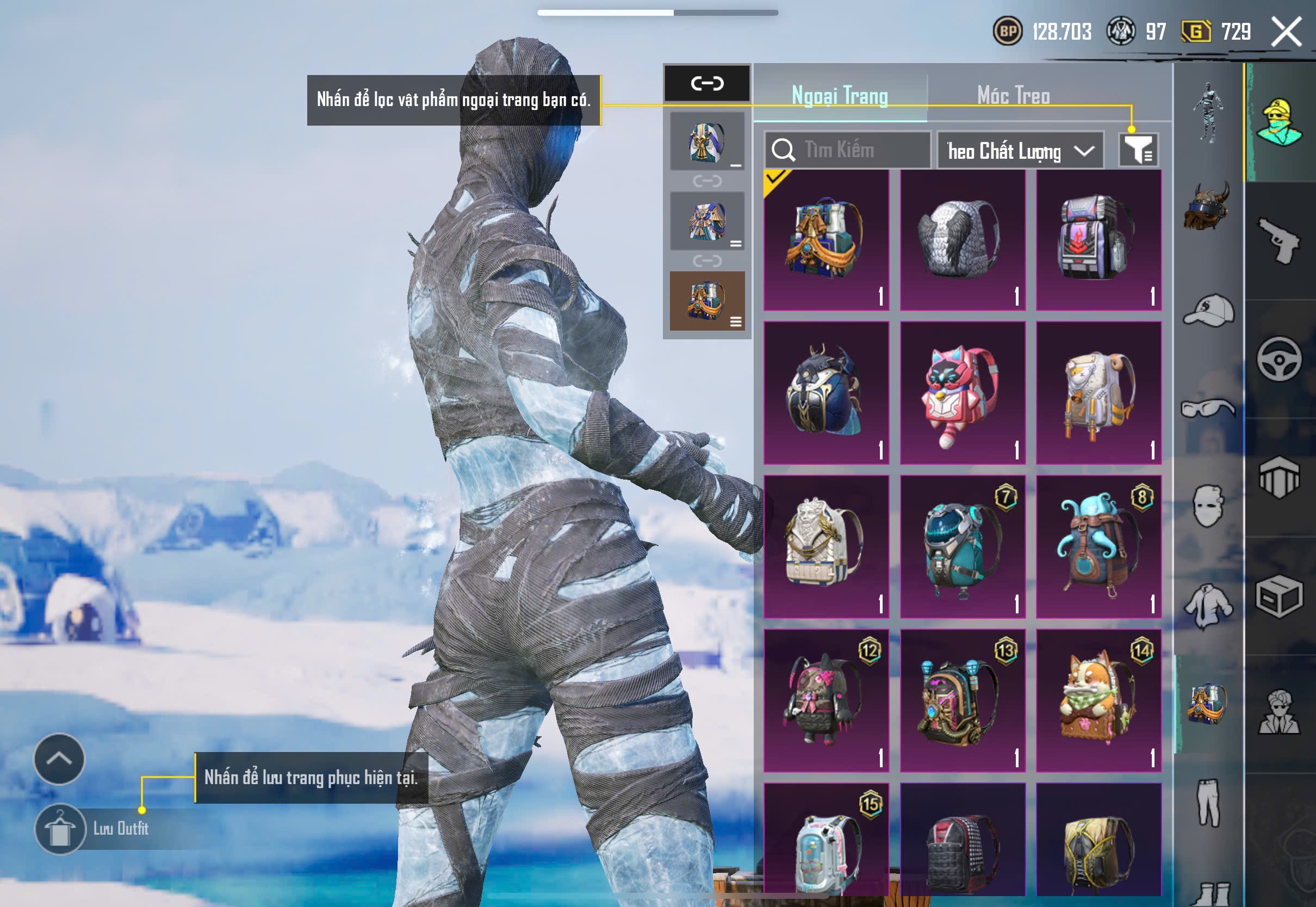Choose the pink cat backpack
The width and height of the screenshot is (1316, 907).
pos(963,393)
